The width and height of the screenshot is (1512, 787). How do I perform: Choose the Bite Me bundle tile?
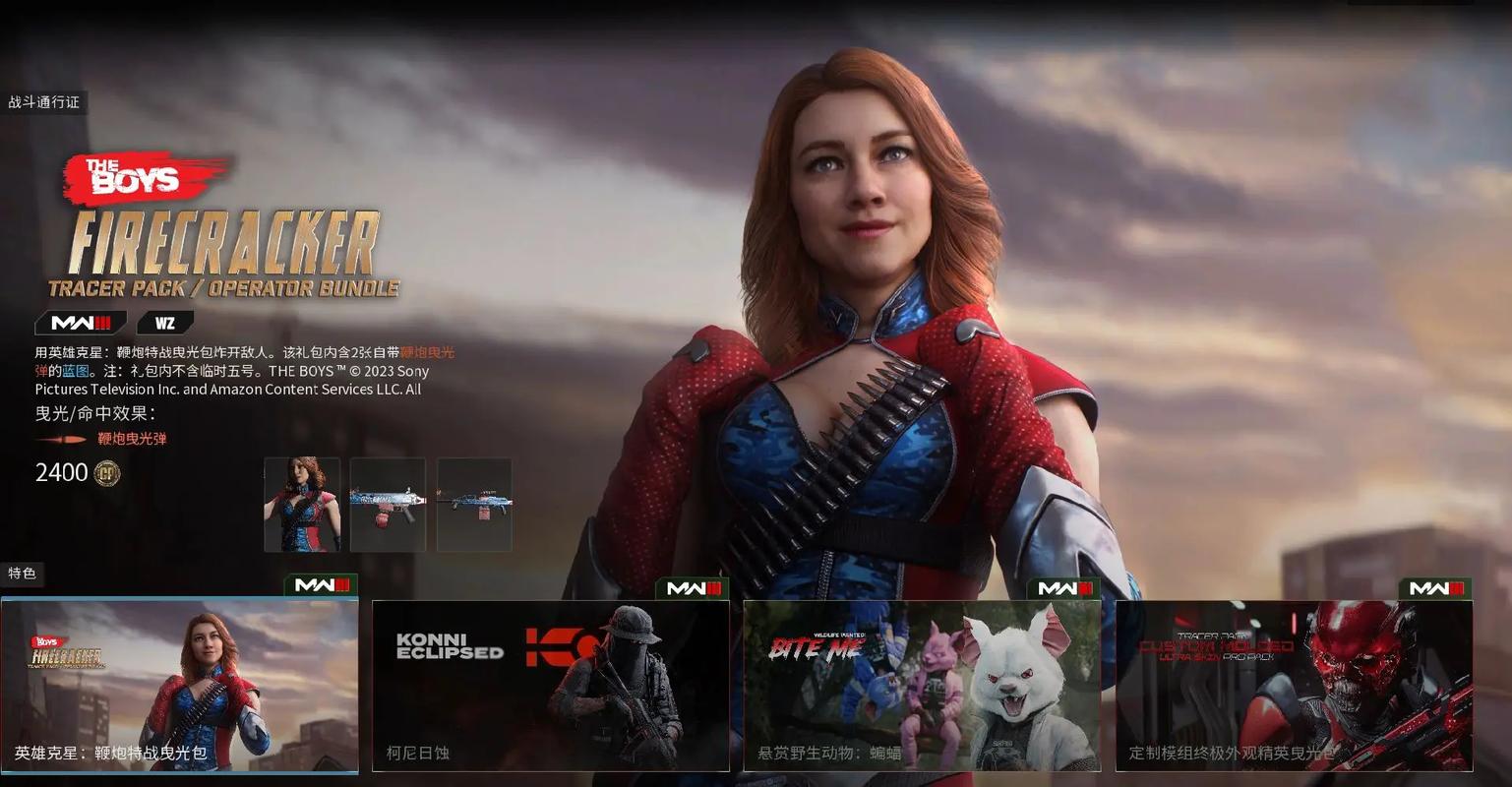[x=922, y=686]
